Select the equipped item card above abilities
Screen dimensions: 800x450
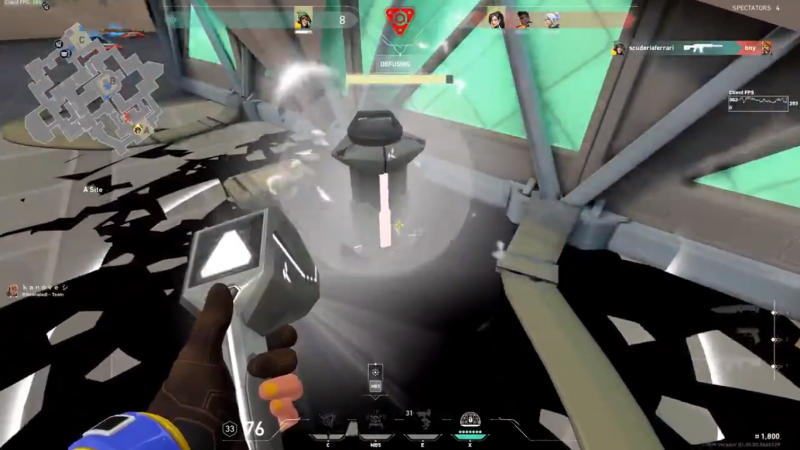[x=376, y=381]
